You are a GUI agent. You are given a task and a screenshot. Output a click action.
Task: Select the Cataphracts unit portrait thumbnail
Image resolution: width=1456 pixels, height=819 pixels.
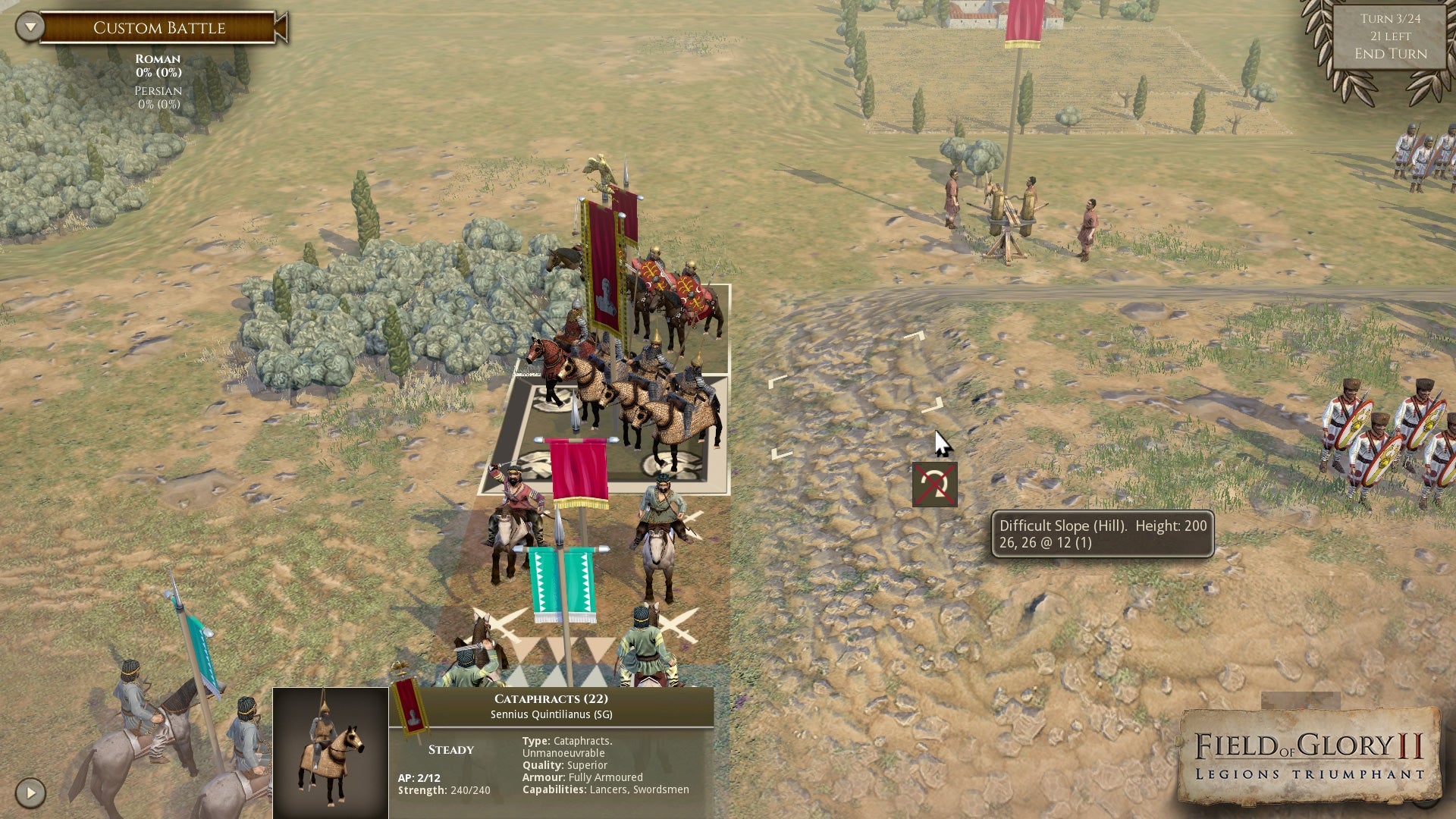coord(330,747)
